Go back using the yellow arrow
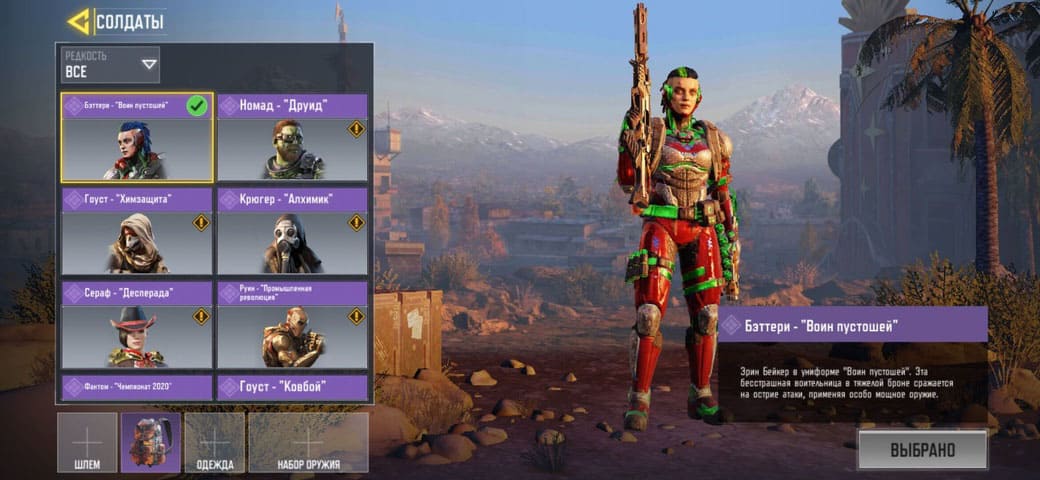Image resolution: width=1040 pixels, height=480 pixels. (79, 21)
